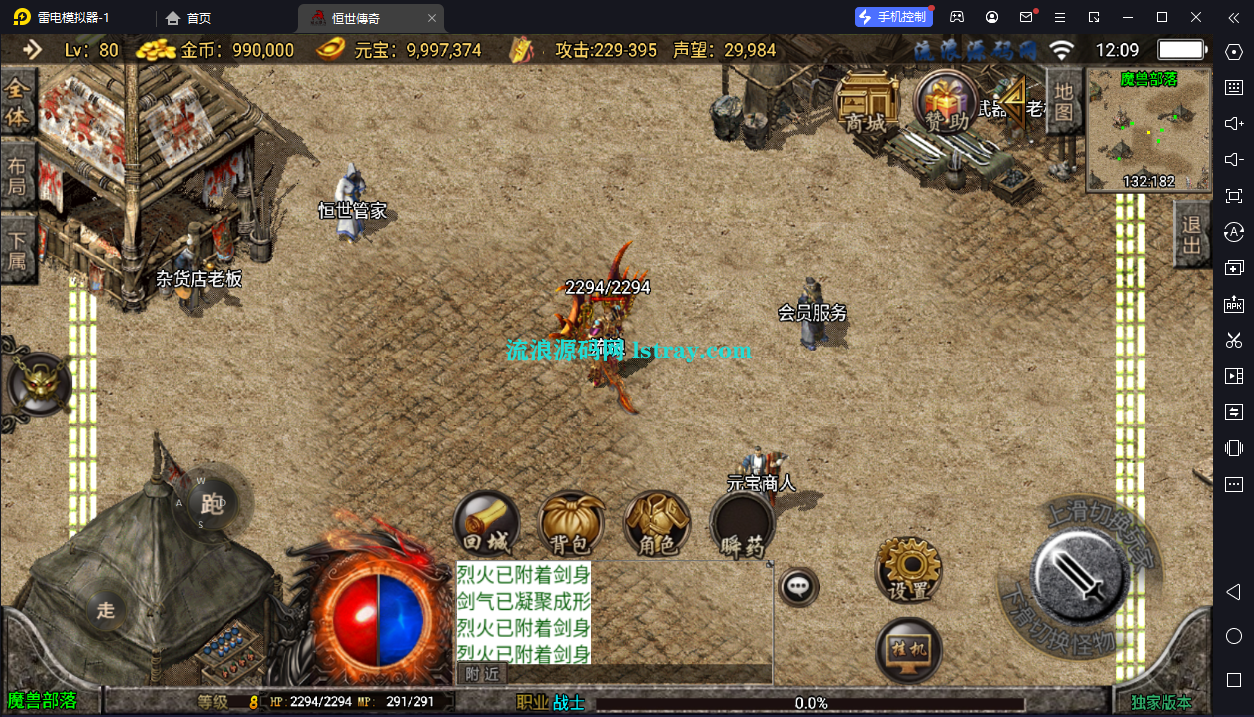Select the 布局 side tab
1254x717 pixels.
click(x=18, y=177)
